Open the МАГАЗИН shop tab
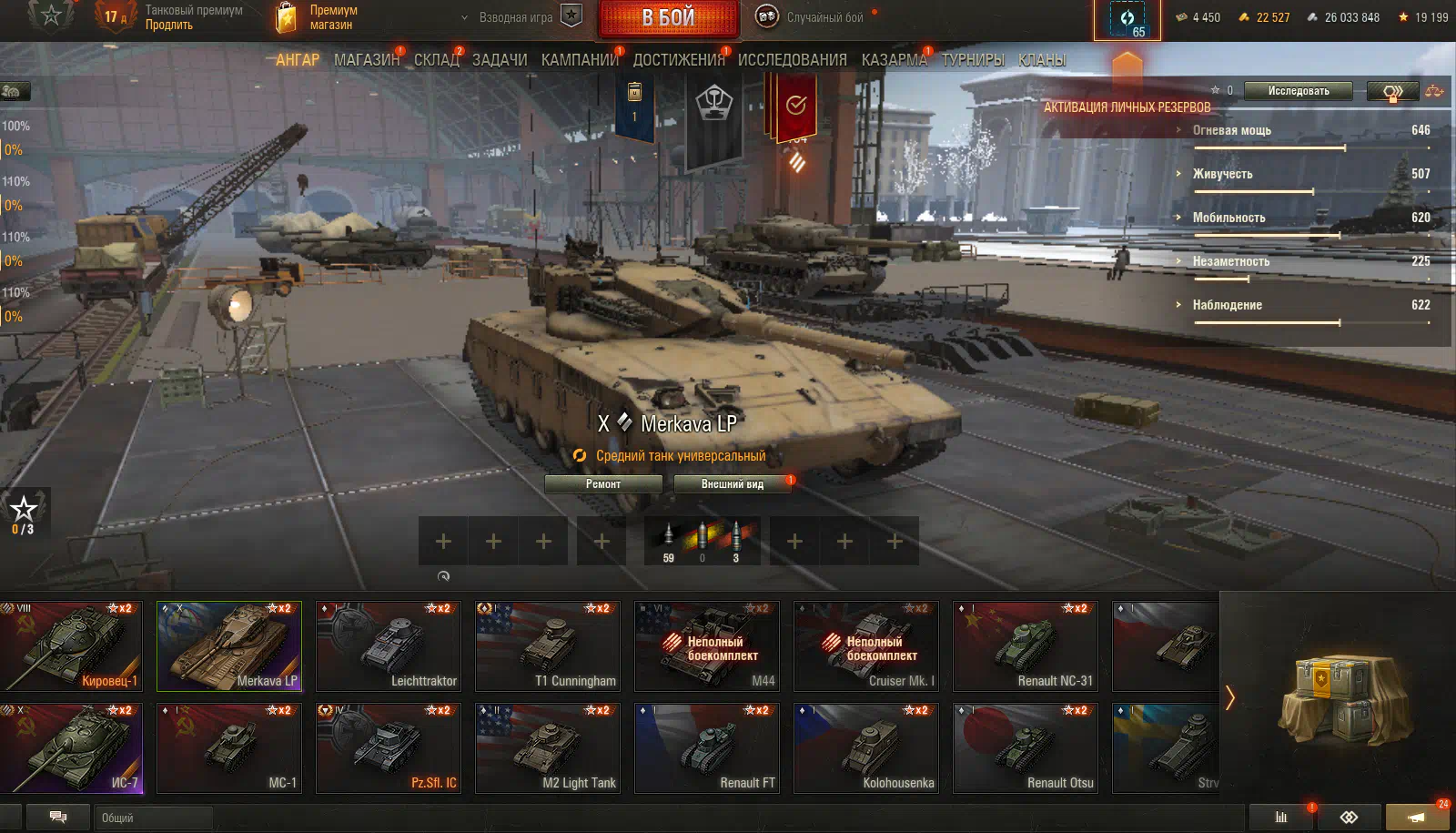The width and height of the screenshot is (1456, 833). 366,60
